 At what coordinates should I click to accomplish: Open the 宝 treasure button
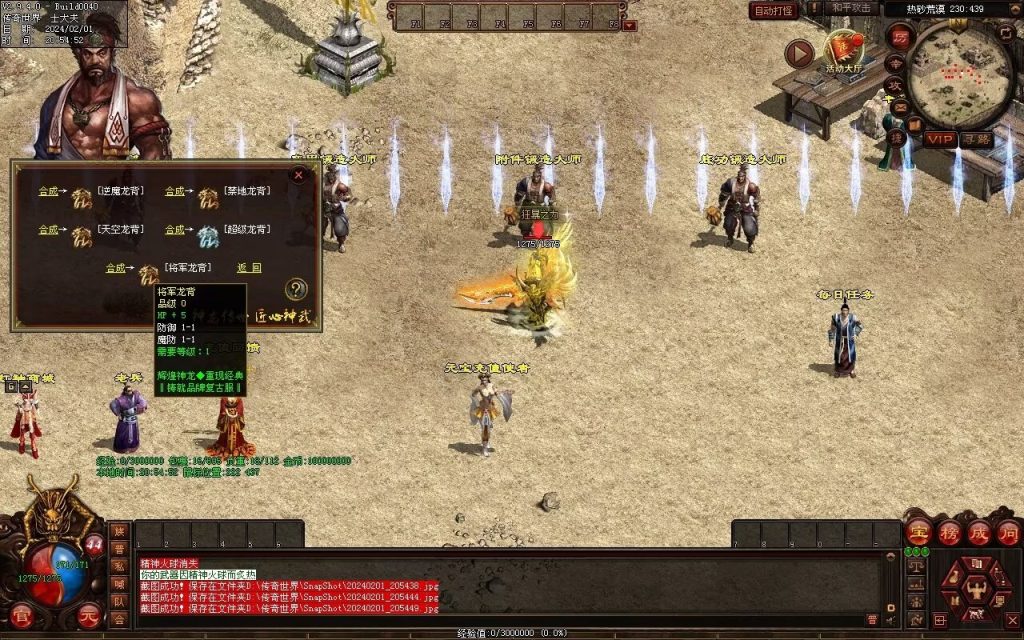click(918, 532)
